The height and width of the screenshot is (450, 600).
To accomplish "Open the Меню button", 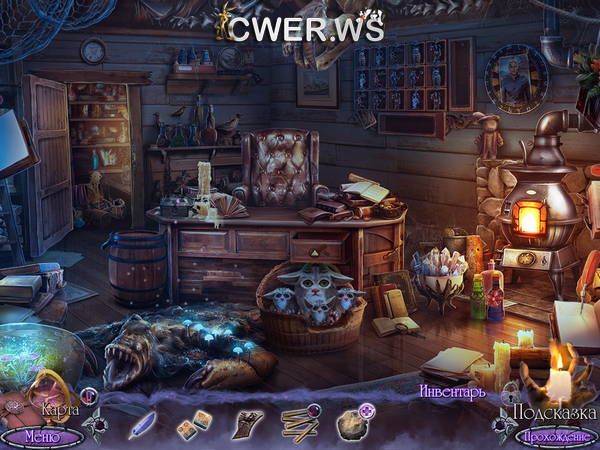I will click(x=41, y=436).
